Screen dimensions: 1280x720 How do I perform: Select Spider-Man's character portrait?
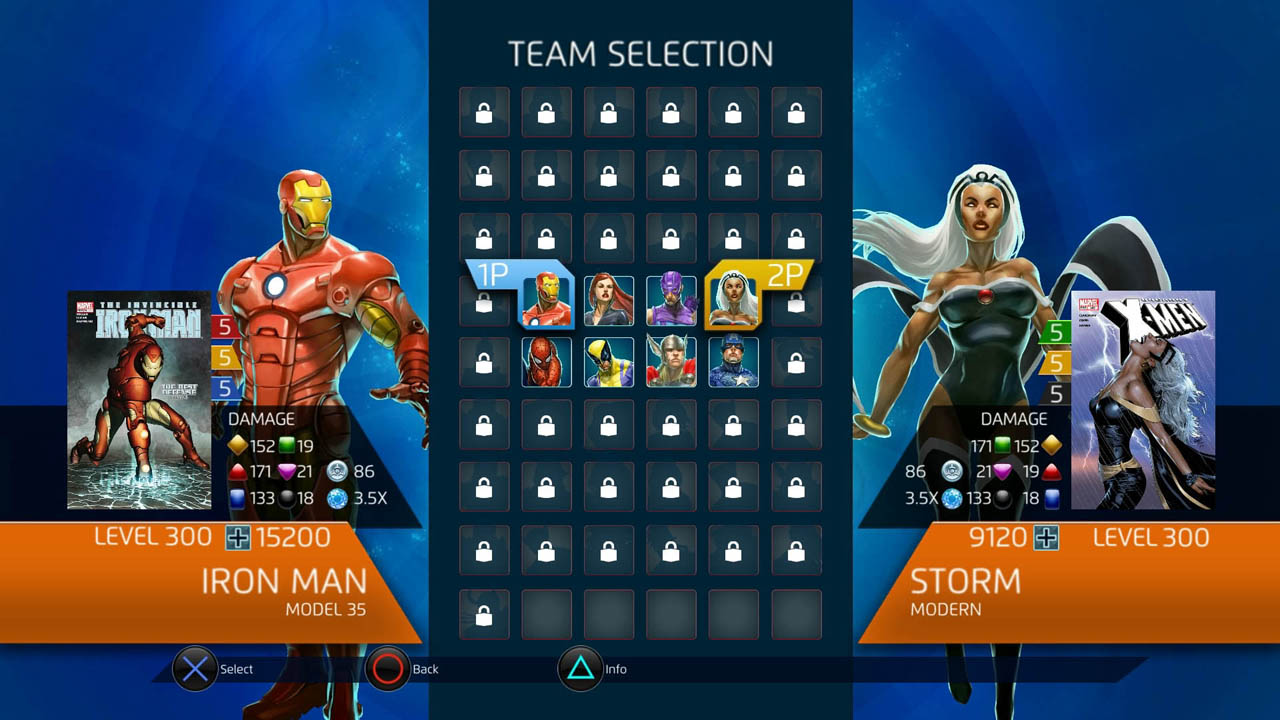pyautogui.click(x=547, y=362)
